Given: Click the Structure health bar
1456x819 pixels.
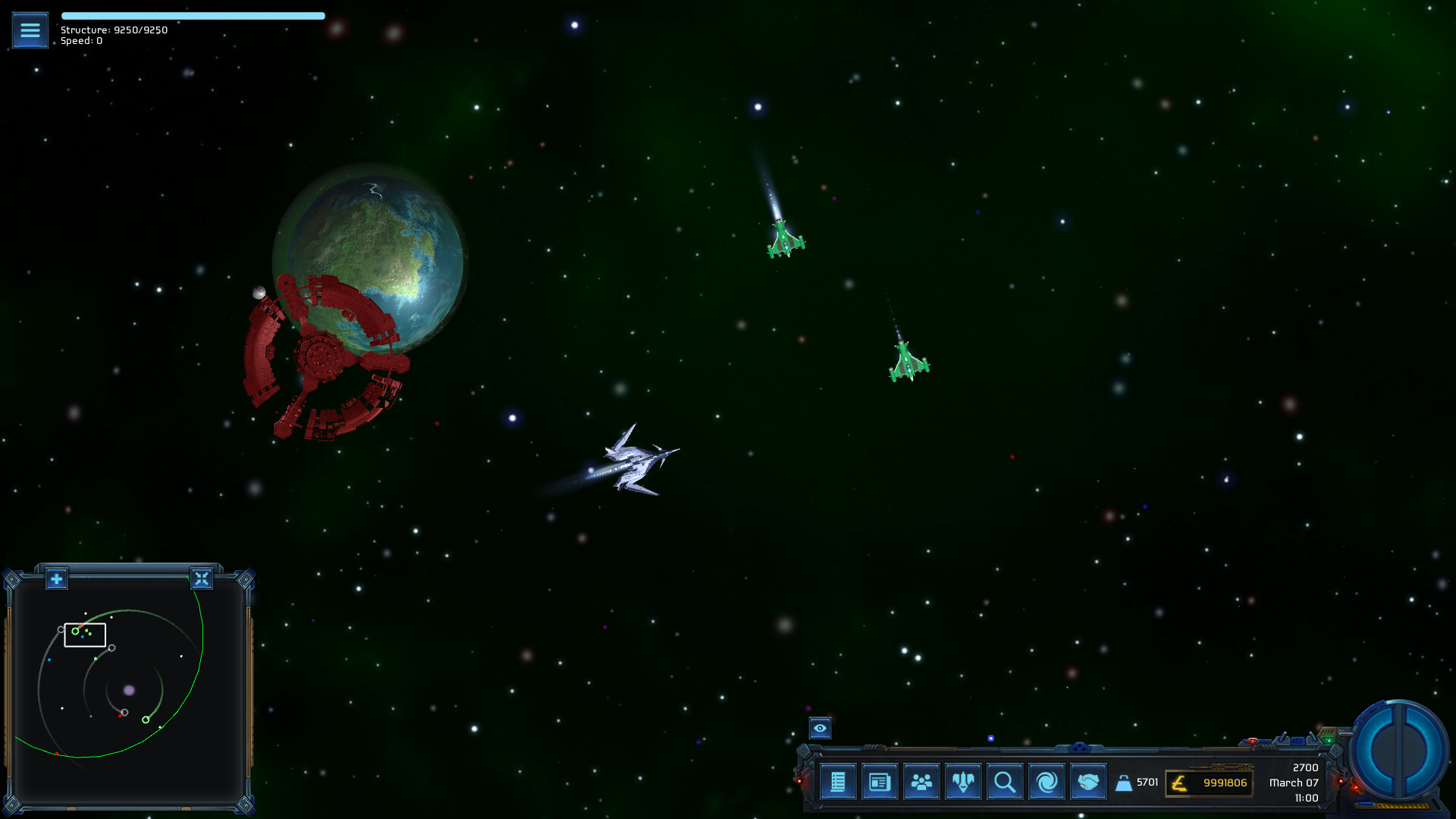Looking at the screenshot, I should pos(193,15).
